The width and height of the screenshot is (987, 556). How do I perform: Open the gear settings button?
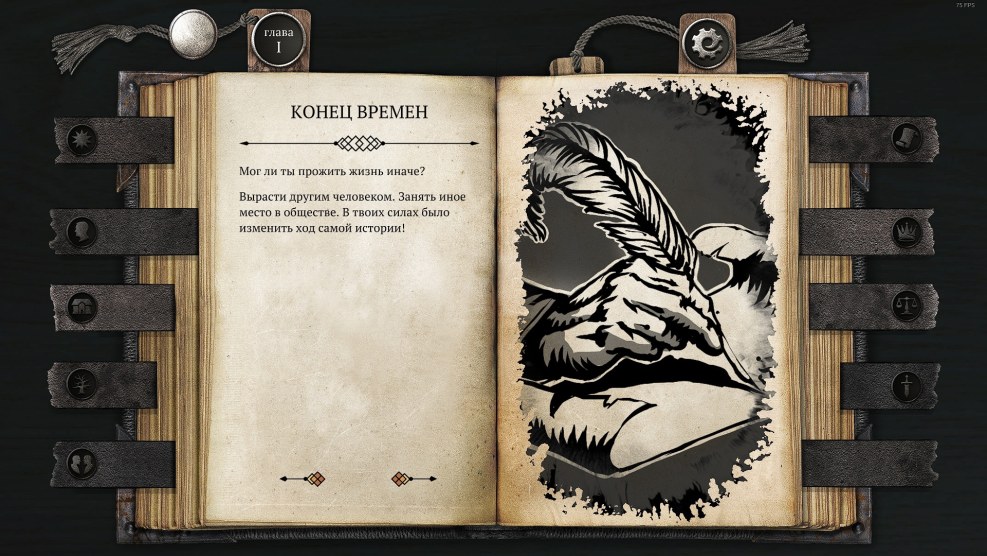pyautogui.click(x=709, y=42)
